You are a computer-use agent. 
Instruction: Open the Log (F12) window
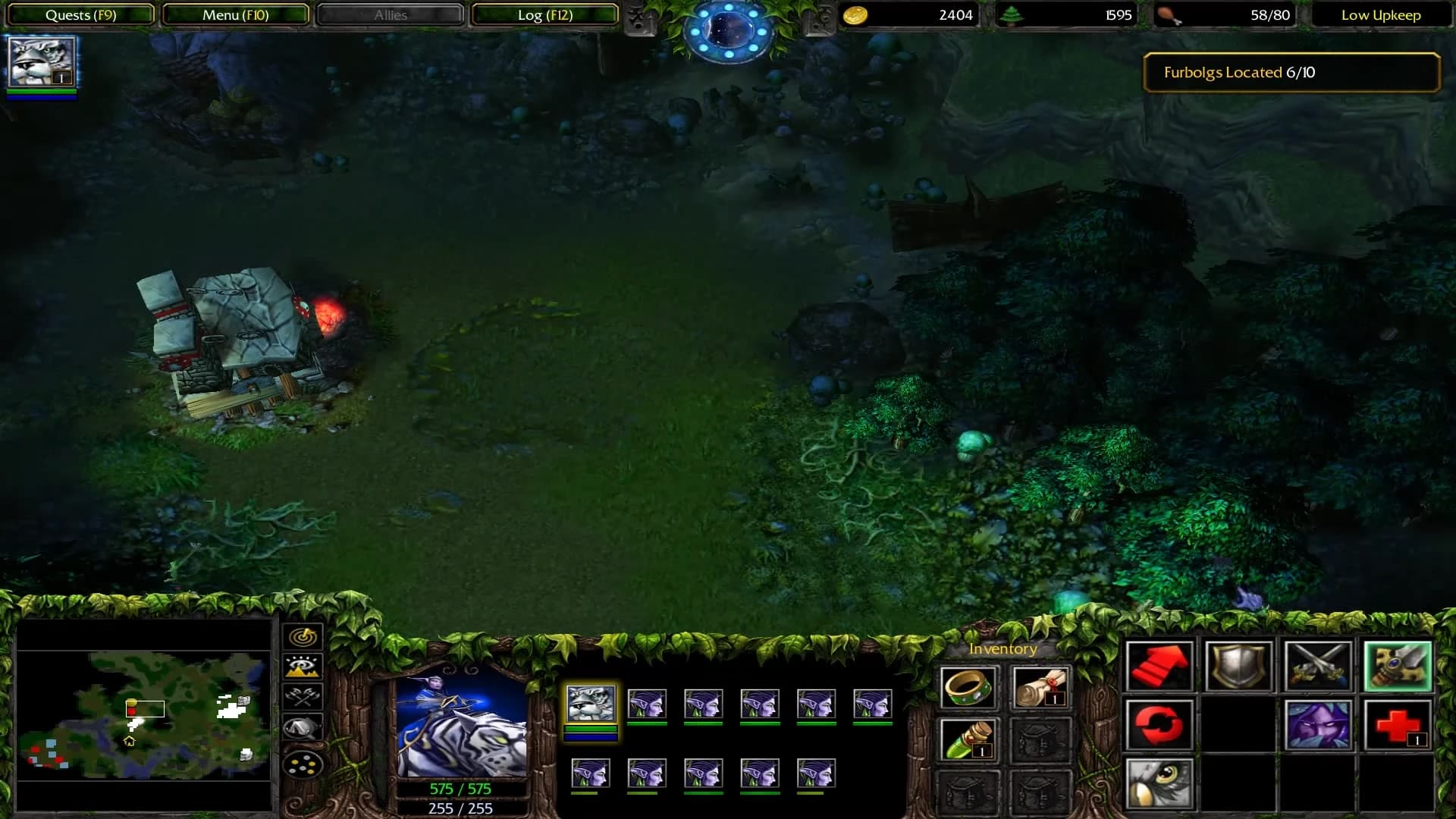point(544,14)
